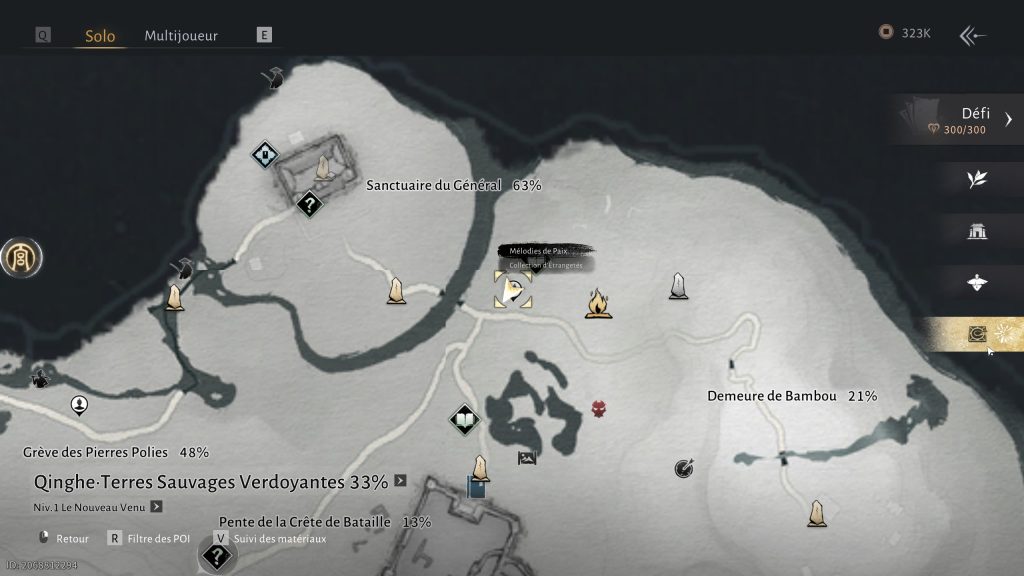This screenshot has width=1024, height=576.
Task: Click the Mélodies de Paix selected marker
Action: (512, 290)
